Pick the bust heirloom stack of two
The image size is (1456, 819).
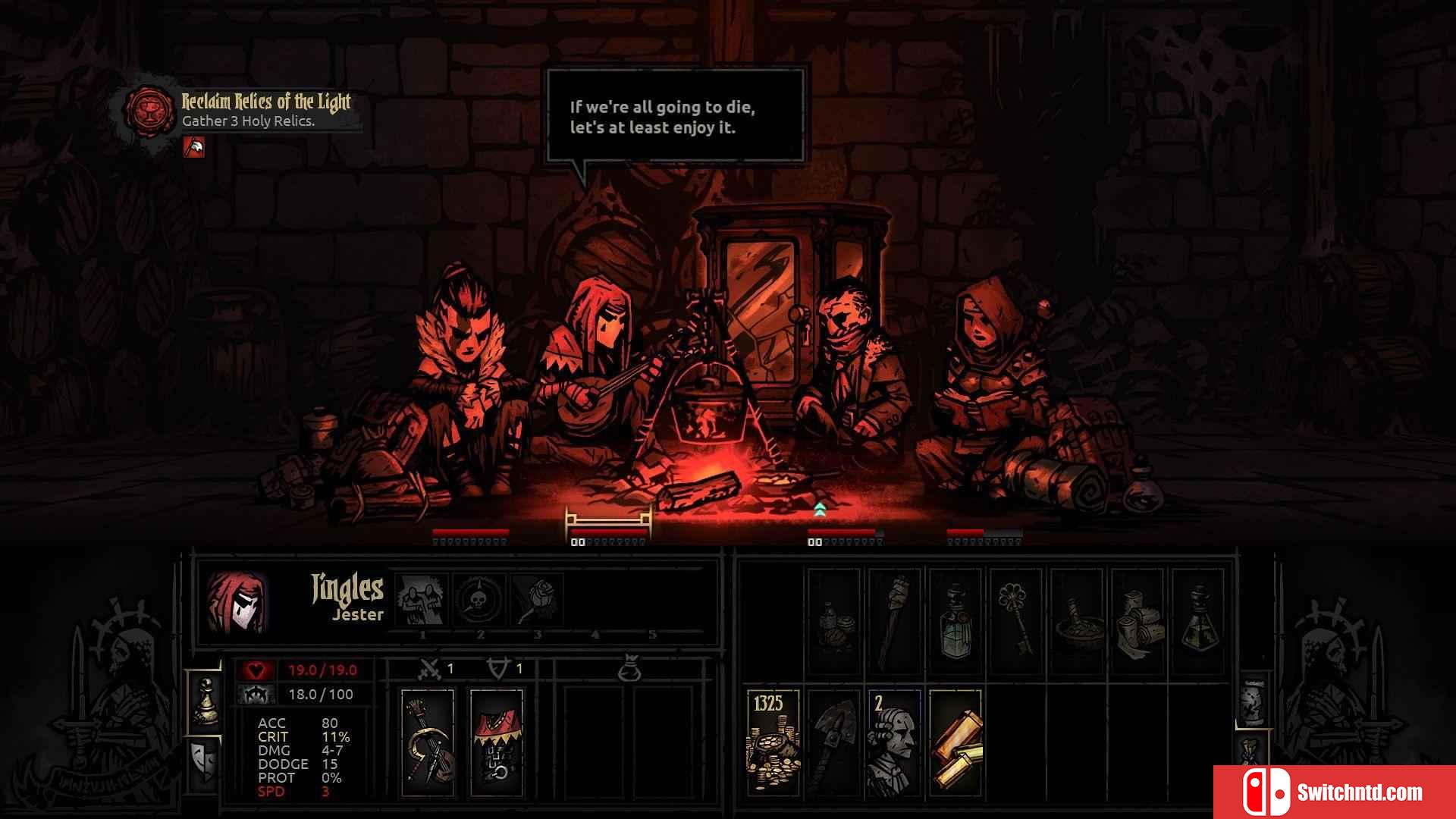tap(895, 742)
